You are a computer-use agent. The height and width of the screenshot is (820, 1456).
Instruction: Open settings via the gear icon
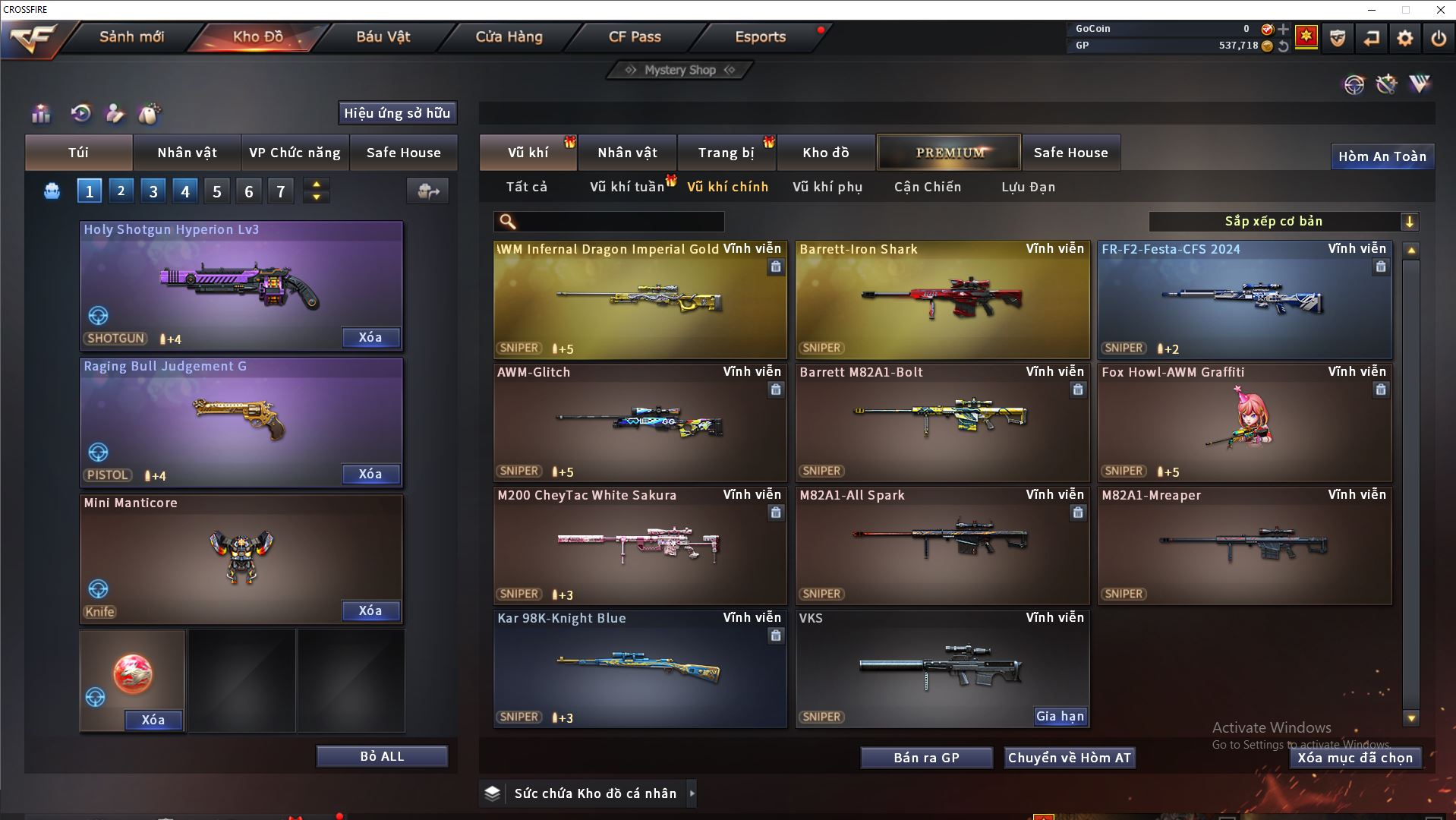point(1405,38)
